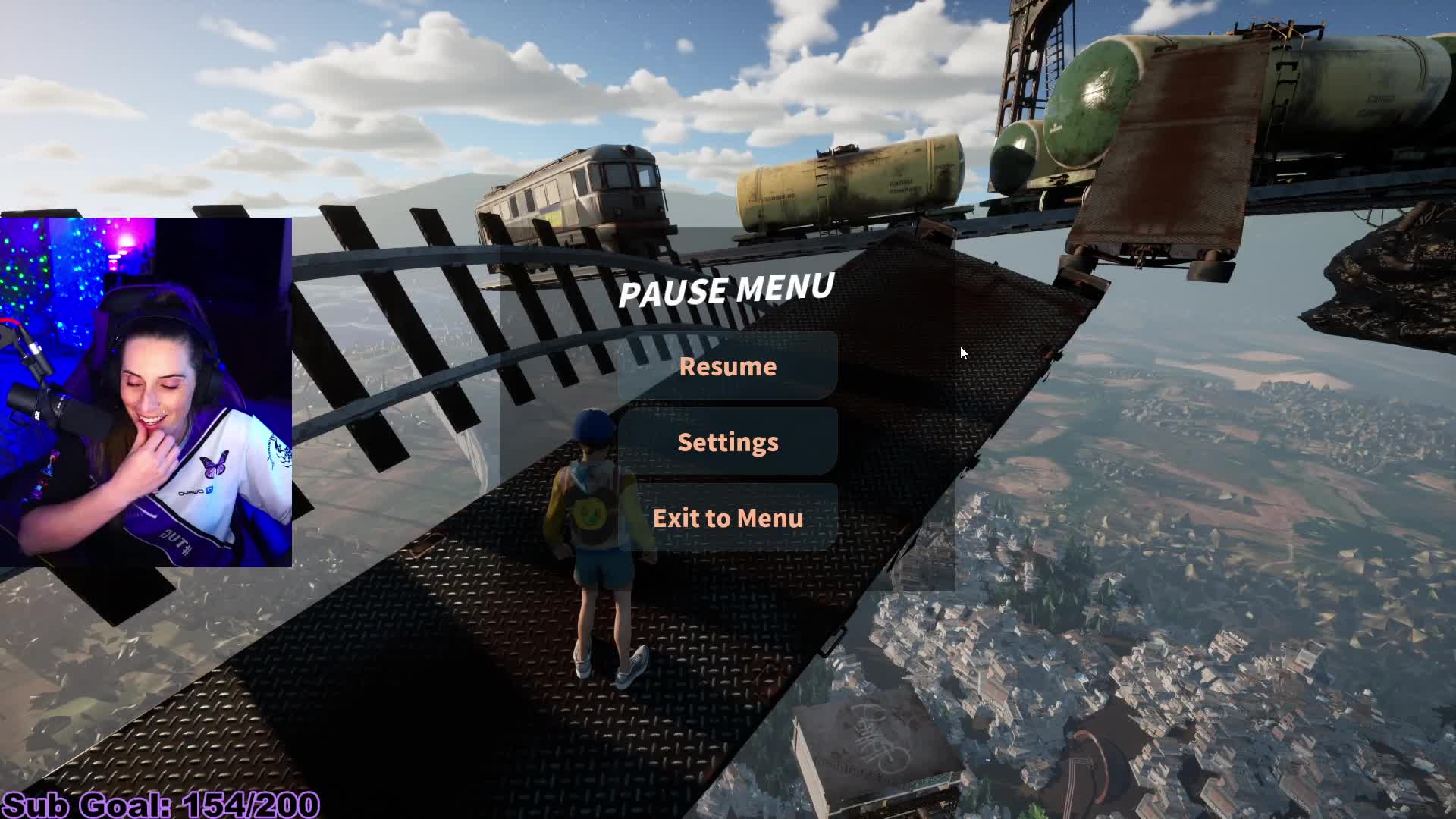Open the Settings menu
The width and height of the screenshot is (1456, 819).
coord(727,442)
